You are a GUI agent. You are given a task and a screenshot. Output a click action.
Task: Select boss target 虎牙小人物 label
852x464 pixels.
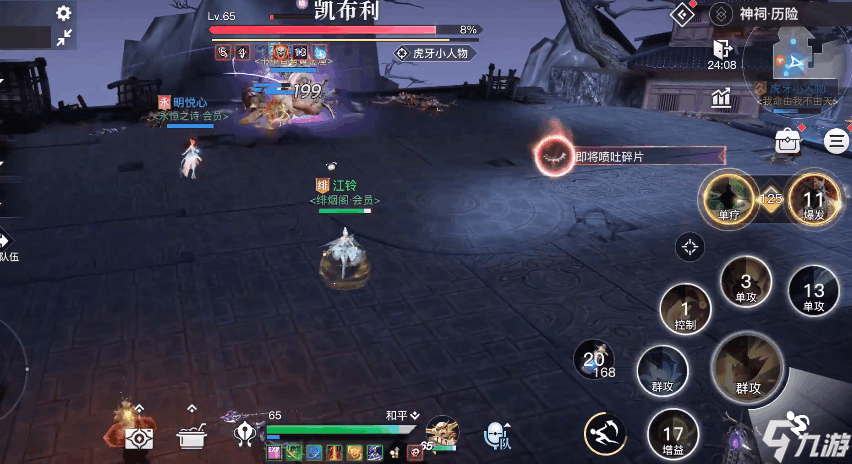pos(432,53)
